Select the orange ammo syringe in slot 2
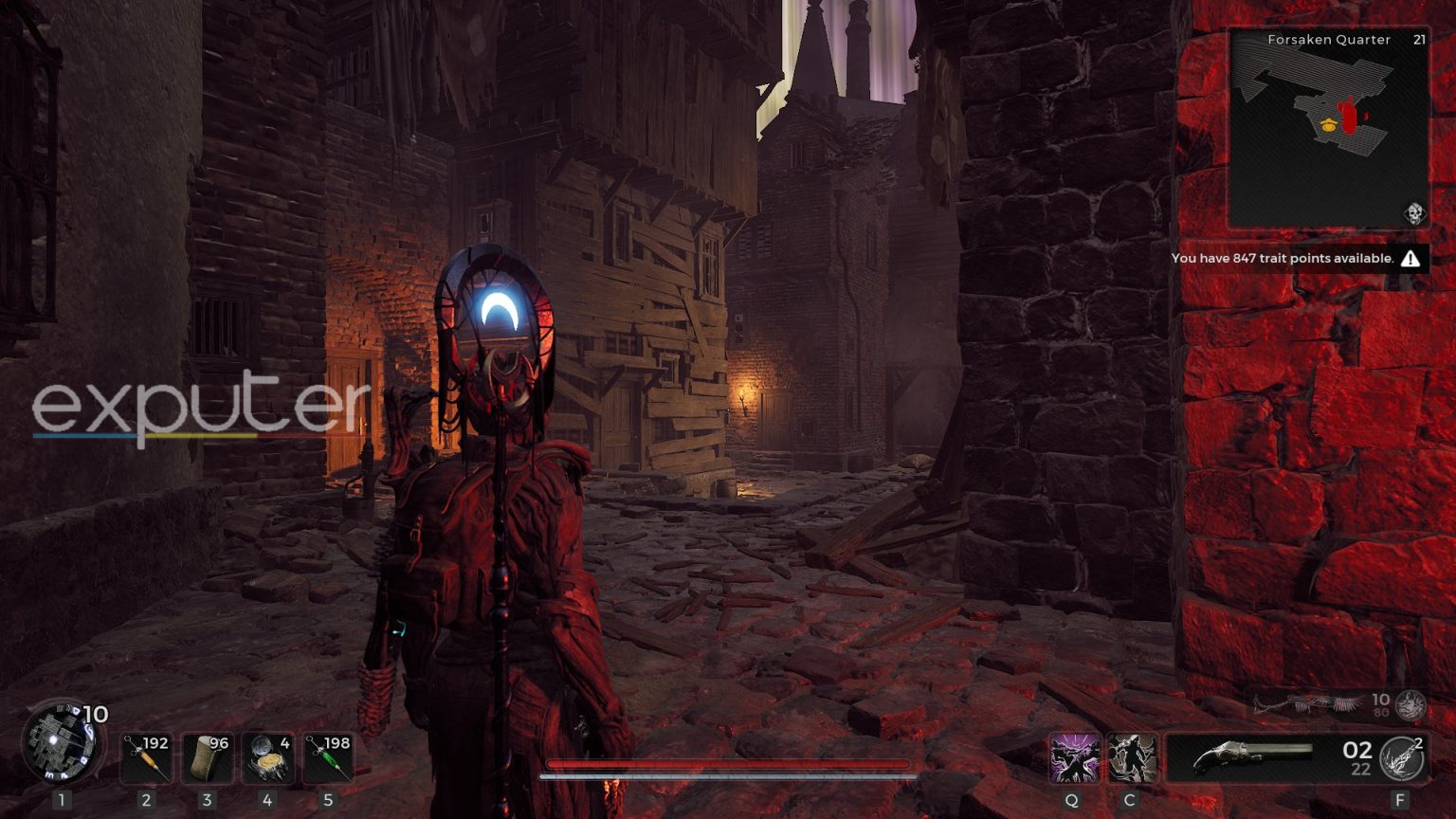Viewport: 1456px width, 819px height. click(146, 755)
